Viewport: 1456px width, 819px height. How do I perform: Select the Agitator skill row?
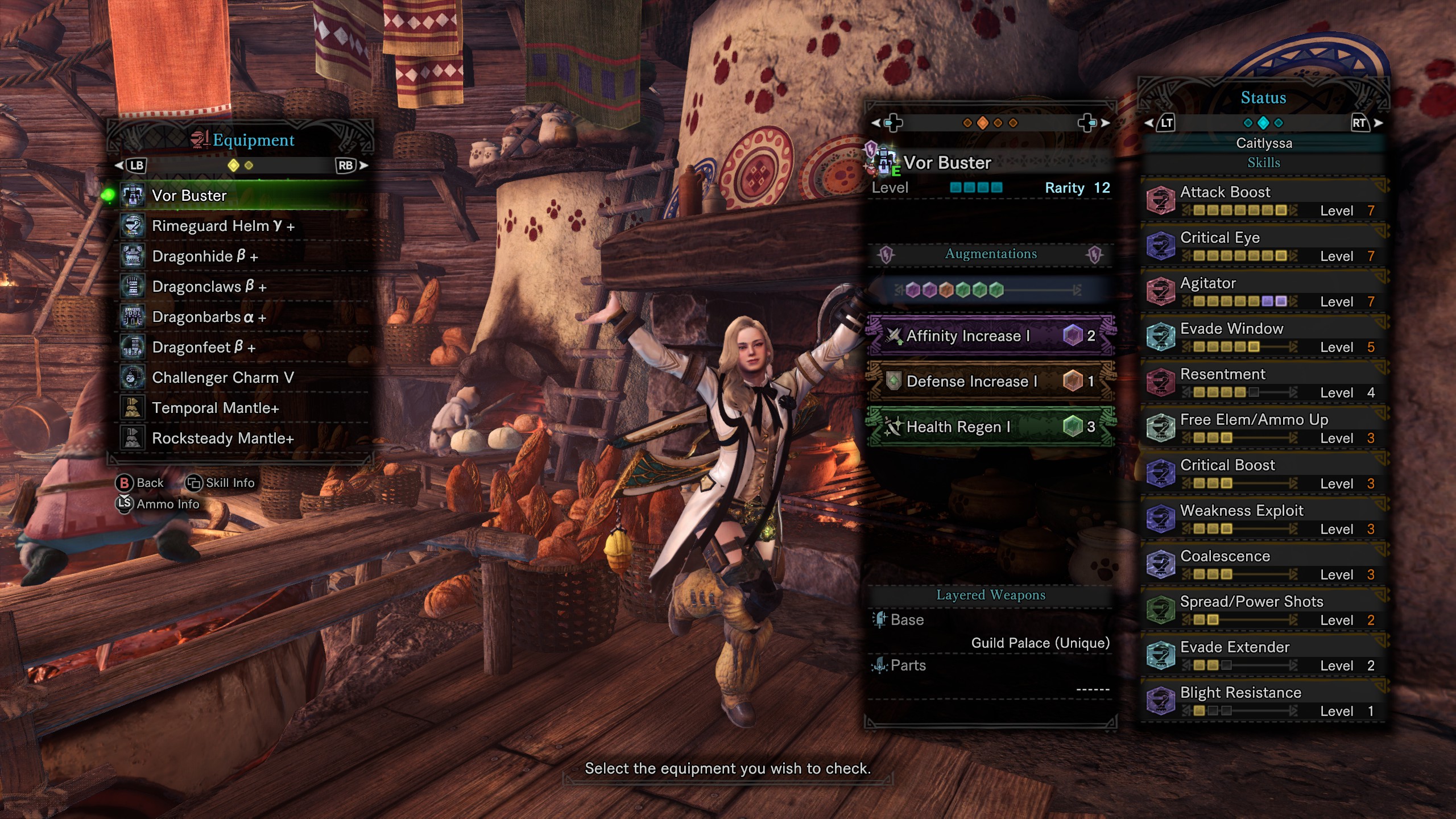pyautogui.click(x=1263, y=292)
